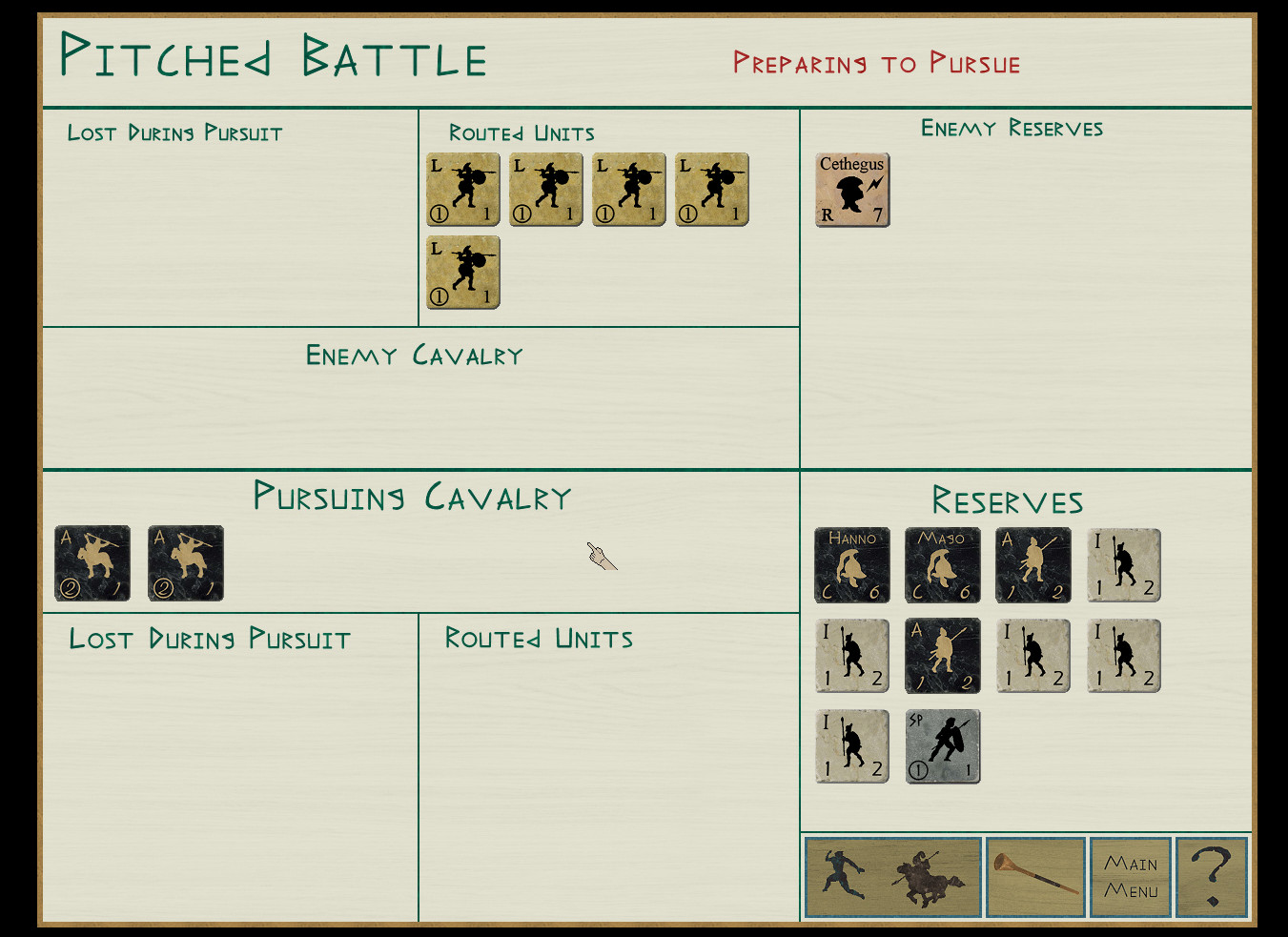Choose the Mago leader tile

942,565
